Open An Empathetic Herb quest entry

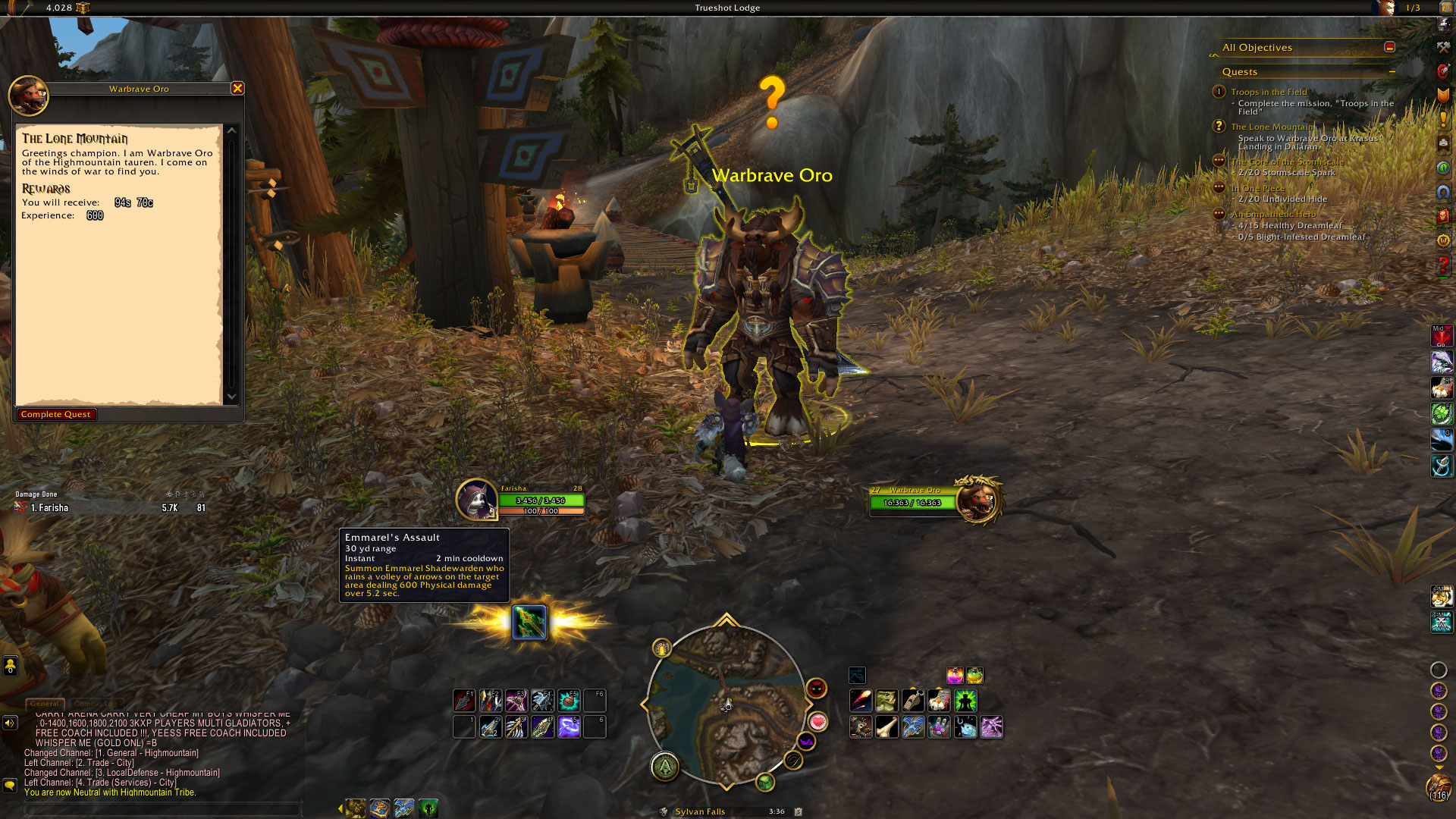pyautogui.click(x=1273, y=214)
